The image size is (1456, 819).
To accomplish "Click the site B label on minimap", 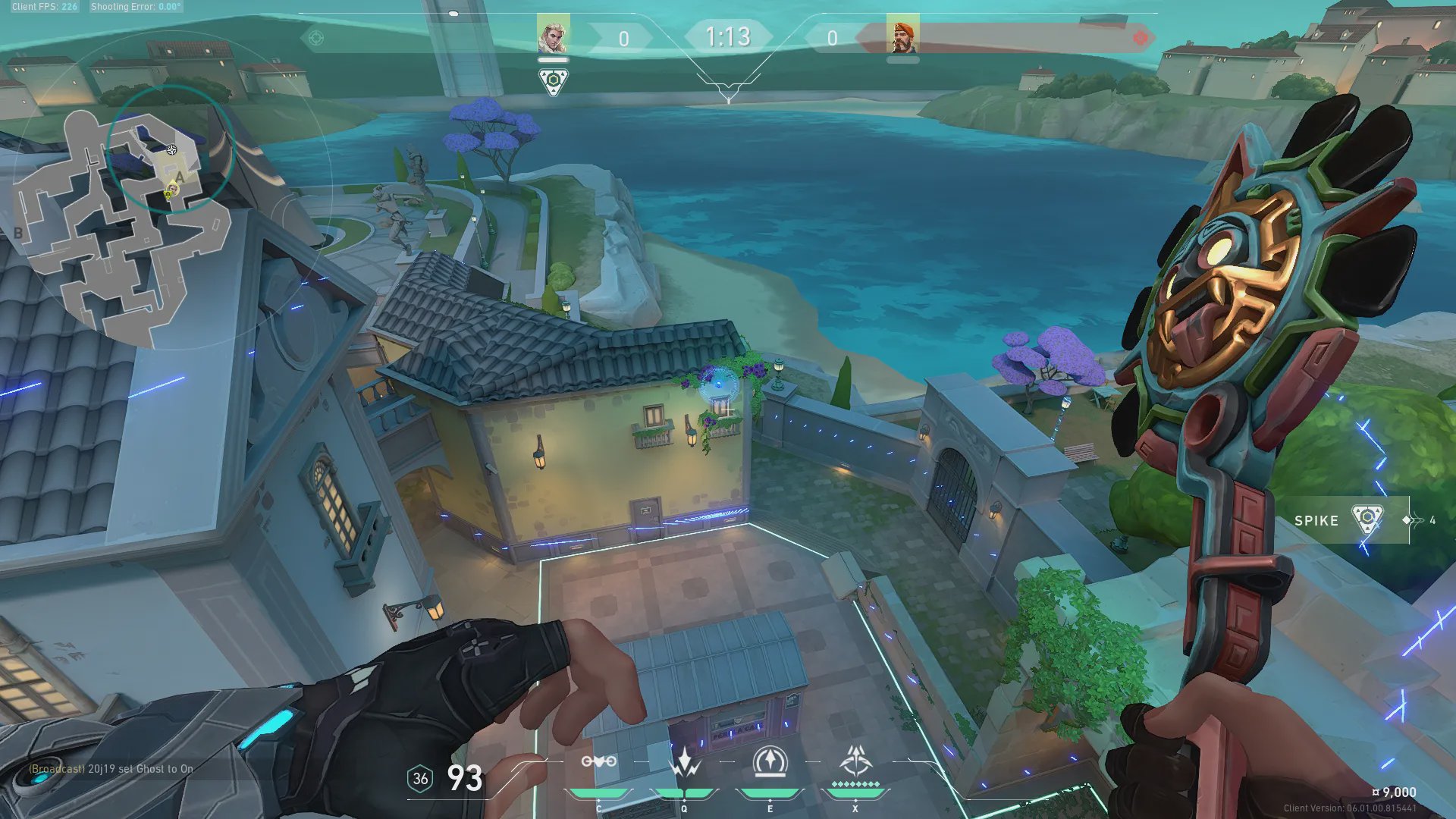I will tap(17, 234).
